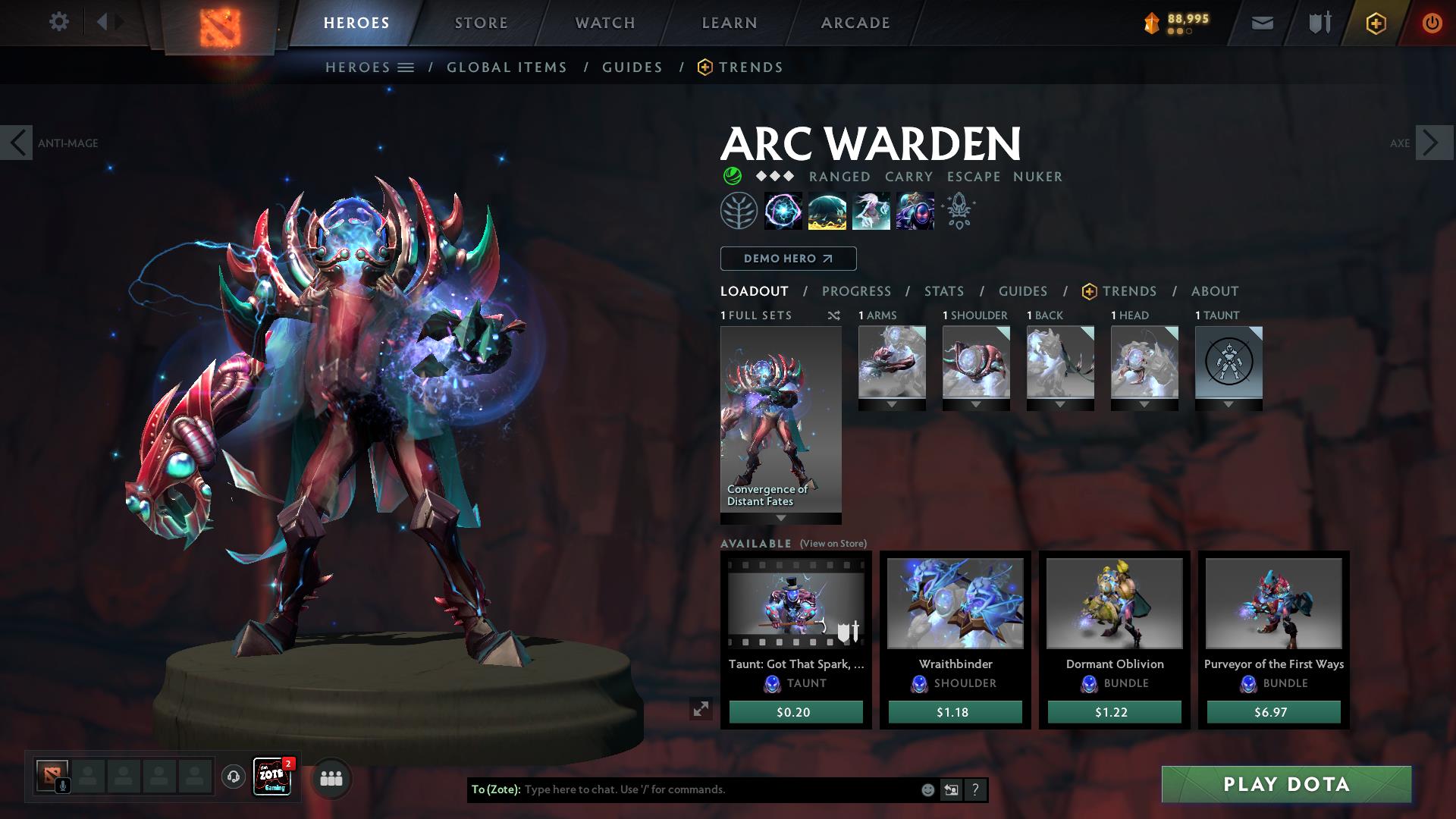
Task: Toggle the settings gear in top-left corner
Action: click(59, 22)
